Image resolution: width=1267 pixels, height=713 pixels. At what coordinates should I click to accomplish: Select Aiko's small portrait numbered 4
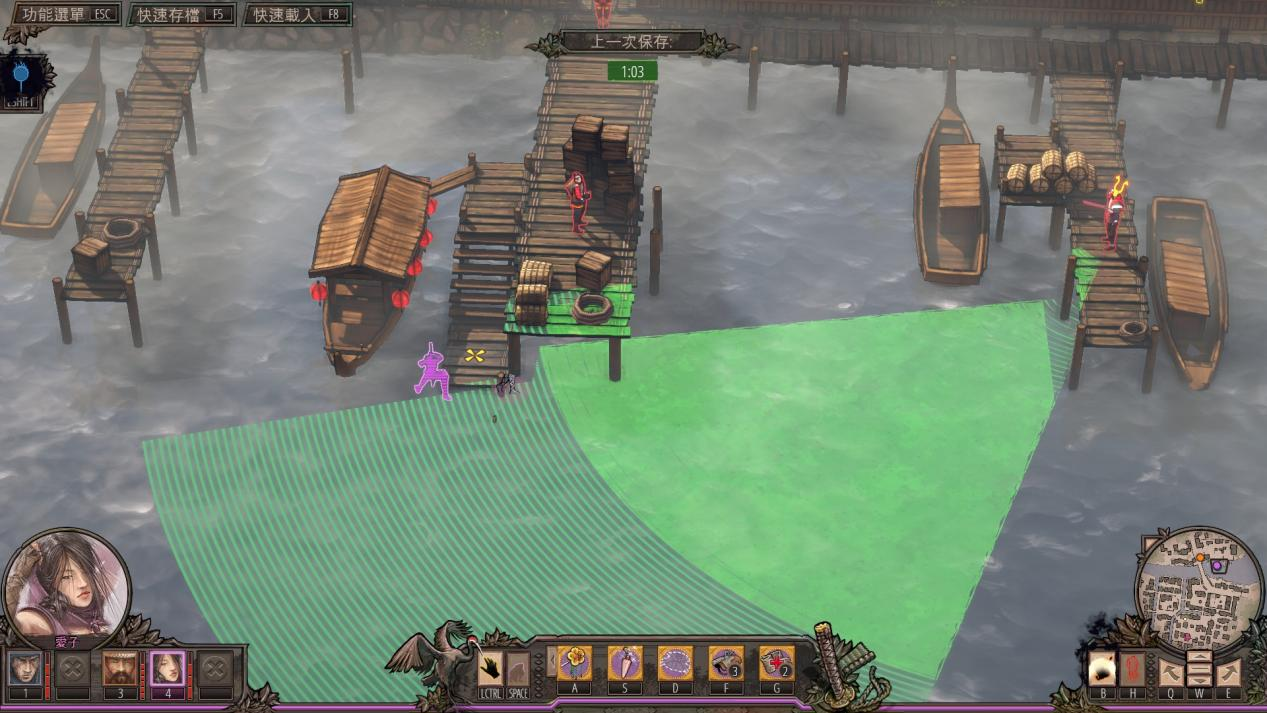pos(167,668)
